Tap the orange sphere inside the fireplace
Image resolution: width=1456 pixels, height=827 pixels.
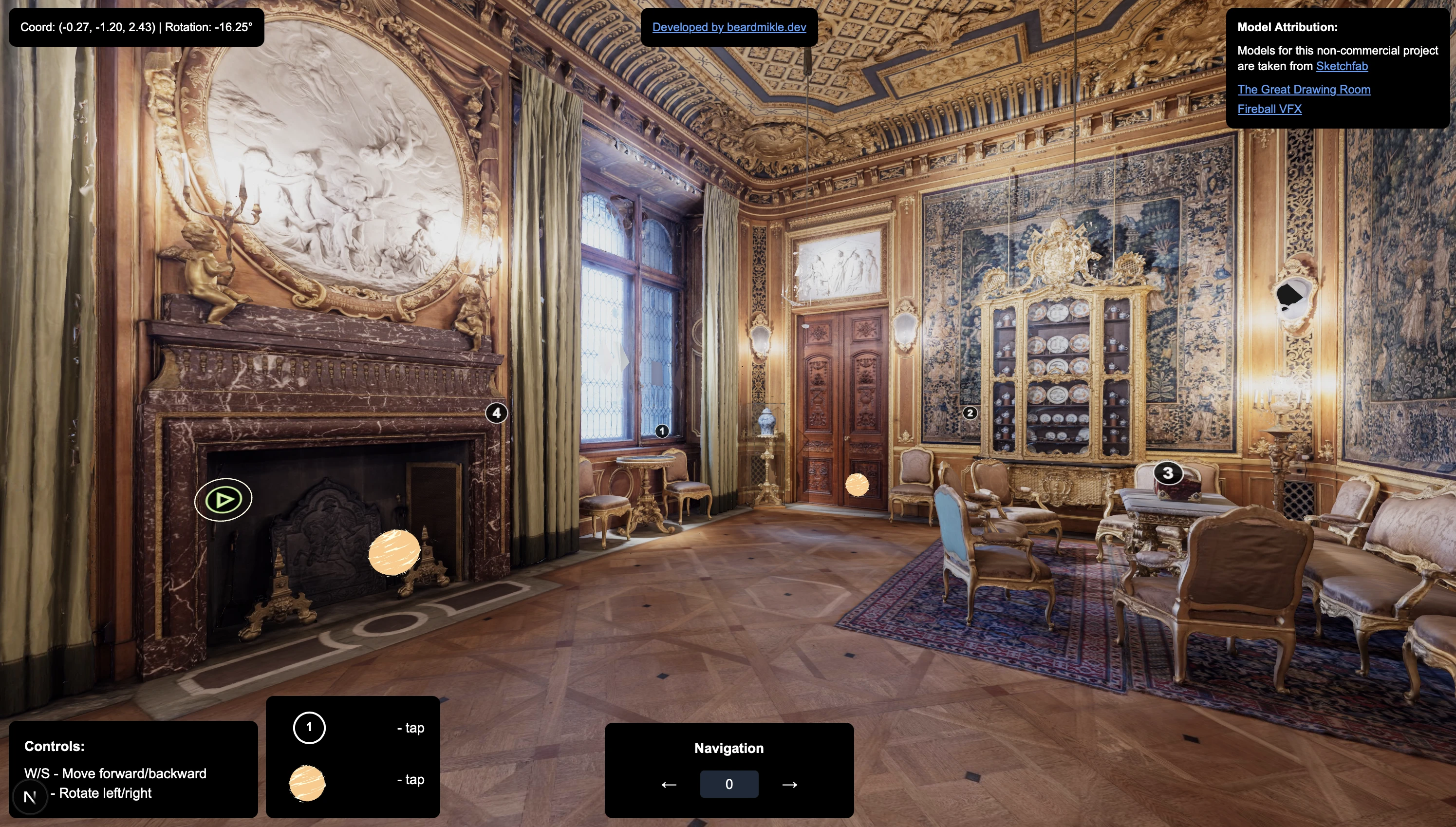(x=394, y=552)
